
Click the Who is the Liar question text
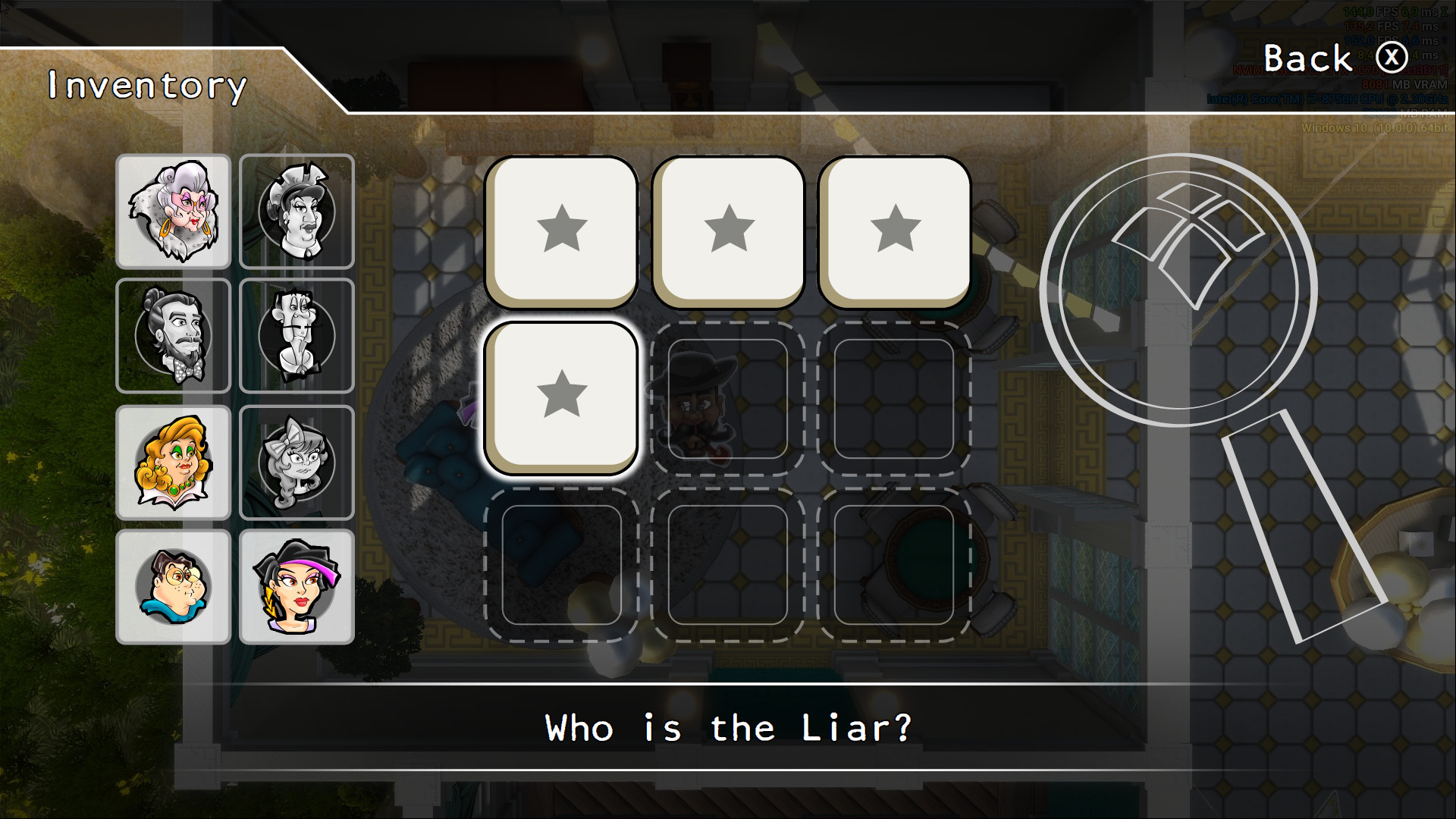tap(727, 727)
